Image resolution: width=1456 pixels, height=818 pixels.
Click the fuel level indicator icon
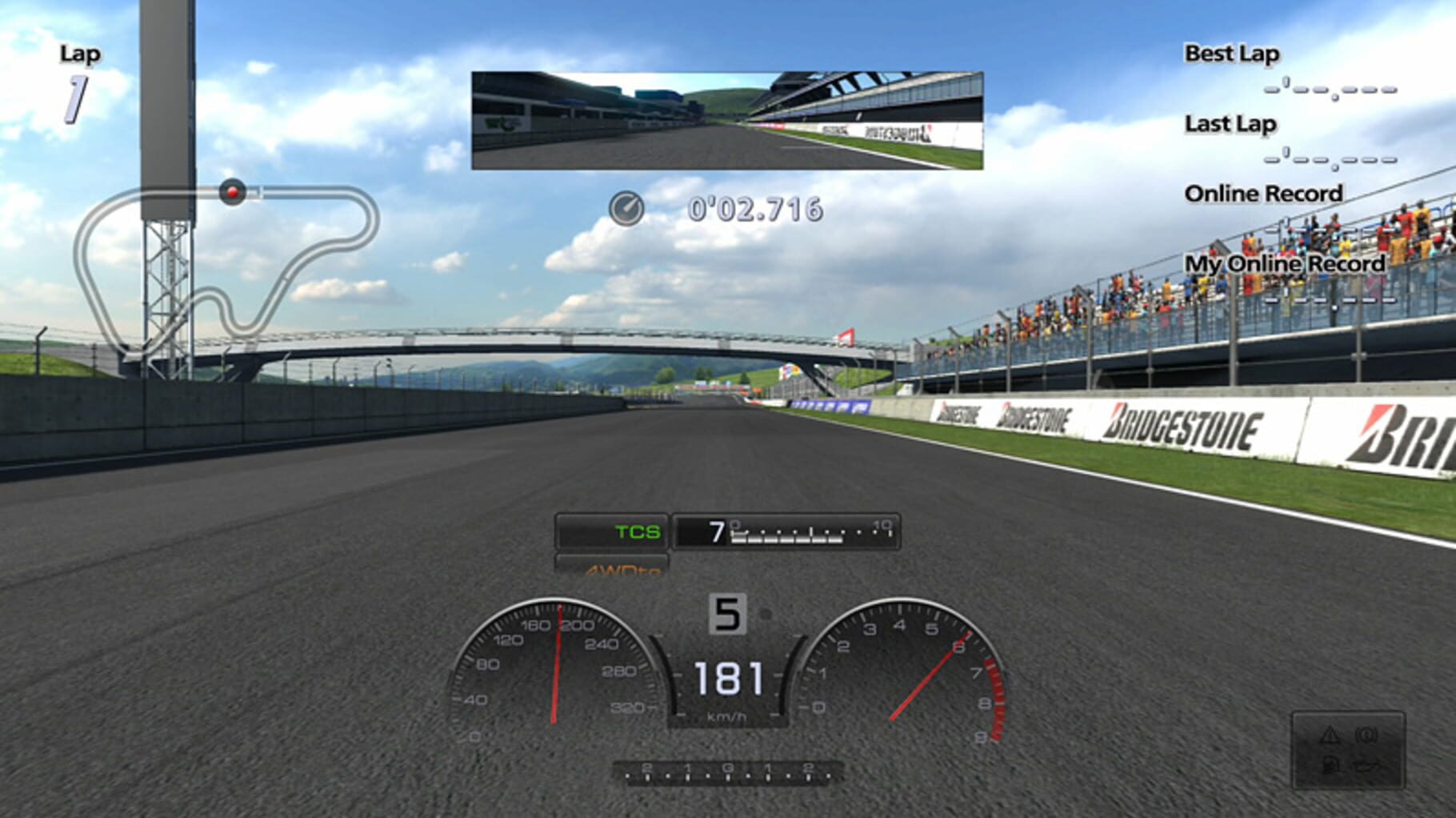pyautogui.click(x=1330, y=766)
